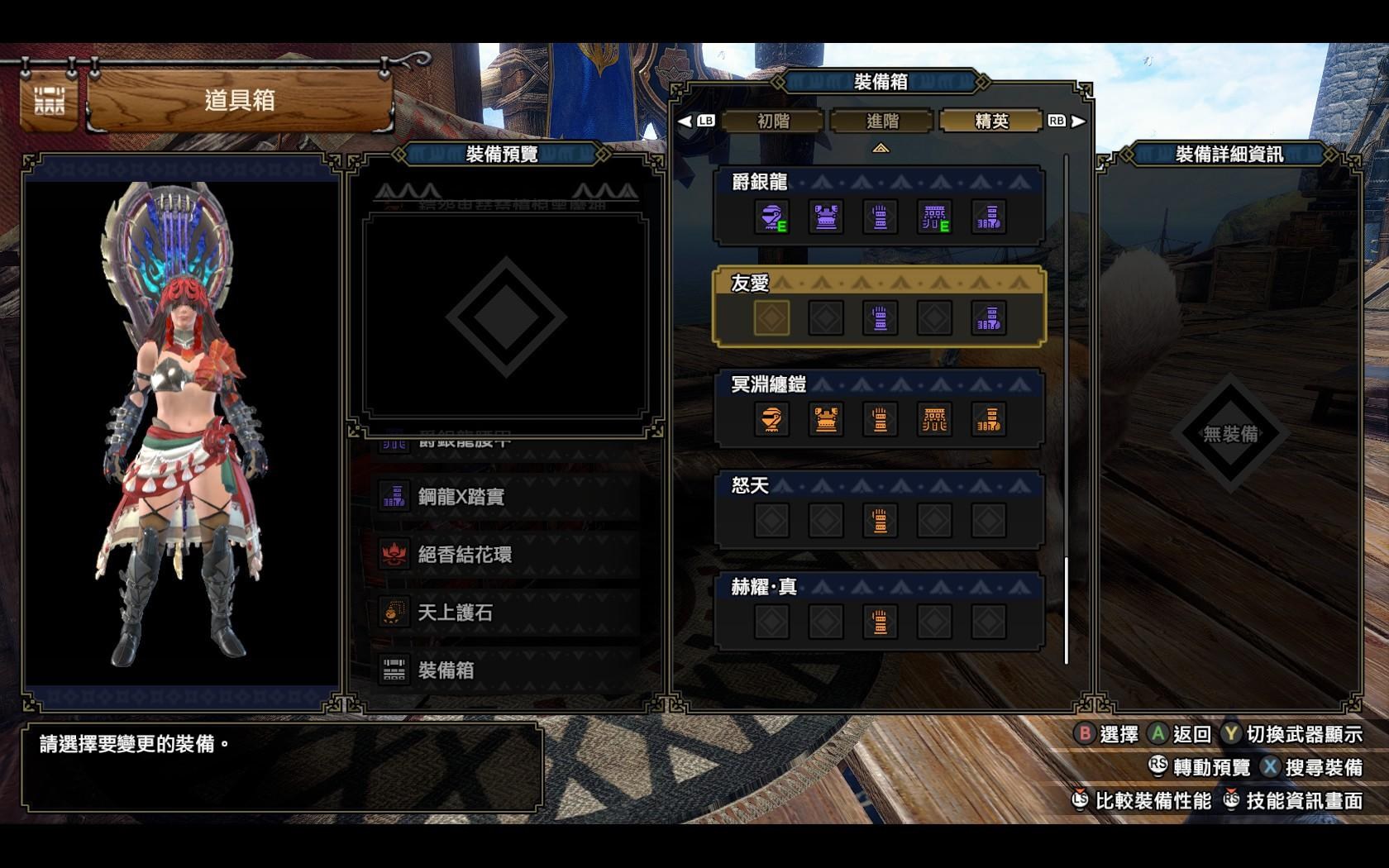Collapse the list via upward chevron arrow
This screenshot has height=868, width=1389.
pyautogui.click(x=882, y=145)
